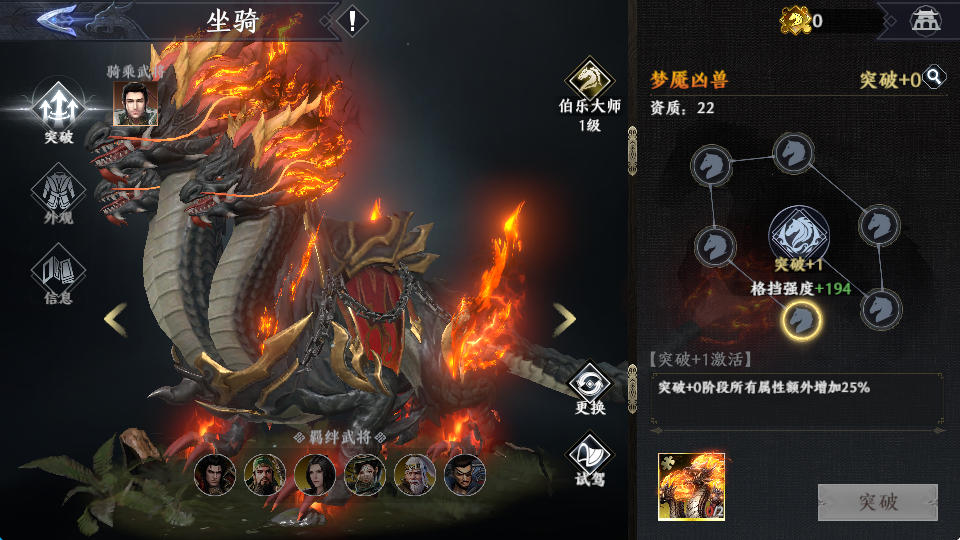The height and width of the screenshot is (540, 960).
Task: Select the 骑乘武将 rider portrait
Action: (x=135, y=103)
